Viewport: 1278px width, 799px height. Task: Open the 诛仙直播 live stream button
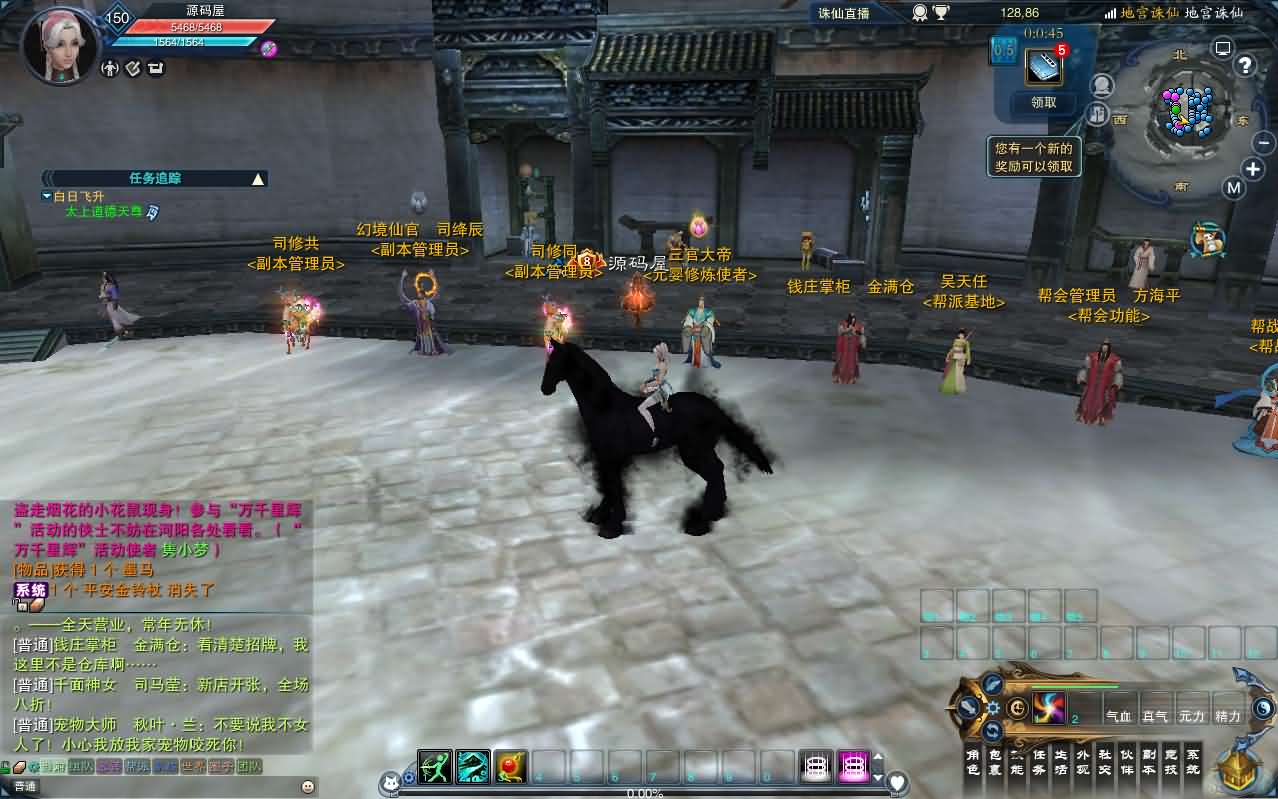pyautogui.click(x=846, y=13)
